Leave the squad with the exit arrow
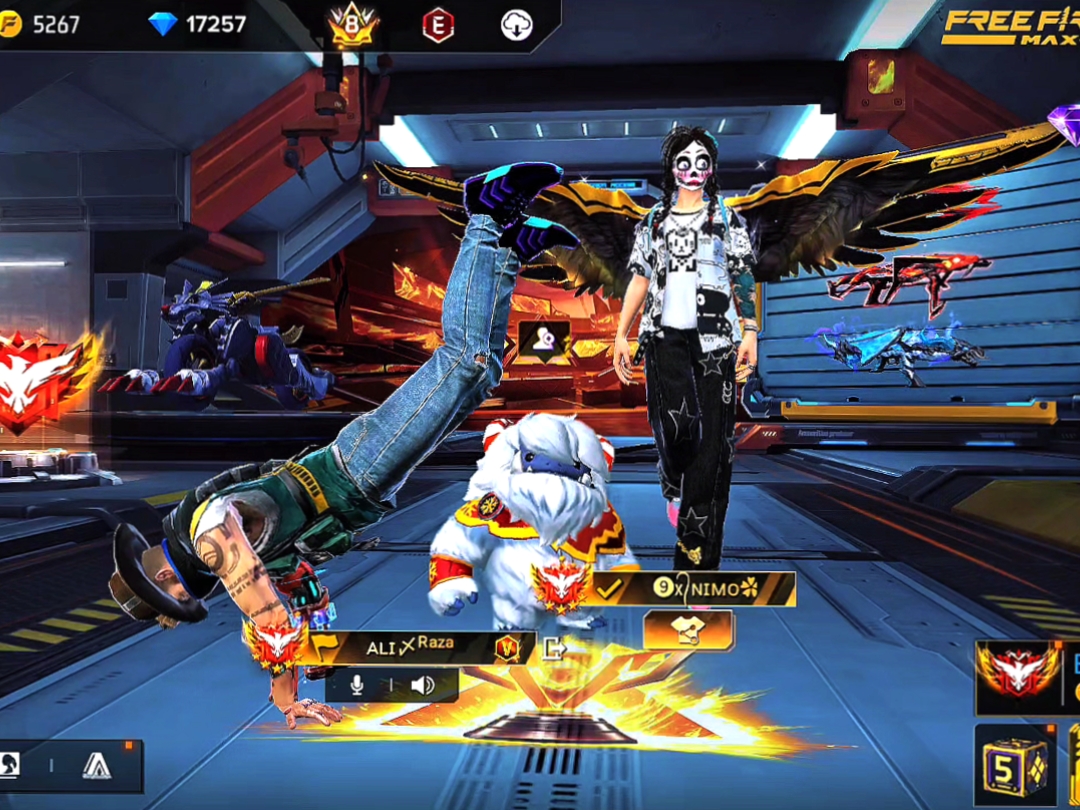 (x=555, y=648)
